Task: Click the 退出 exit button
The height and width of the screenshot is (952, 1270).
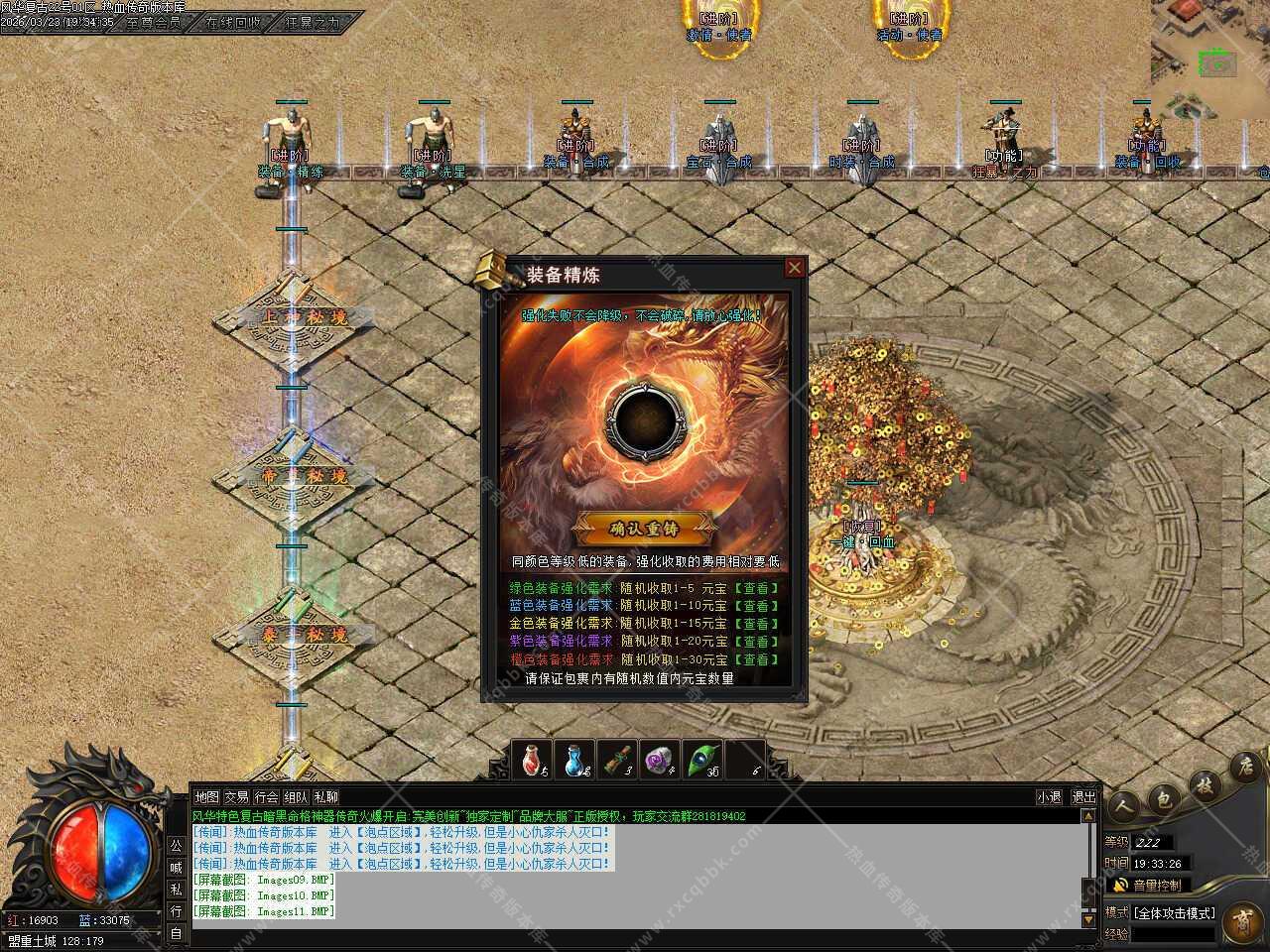Action: [1084, 797]
